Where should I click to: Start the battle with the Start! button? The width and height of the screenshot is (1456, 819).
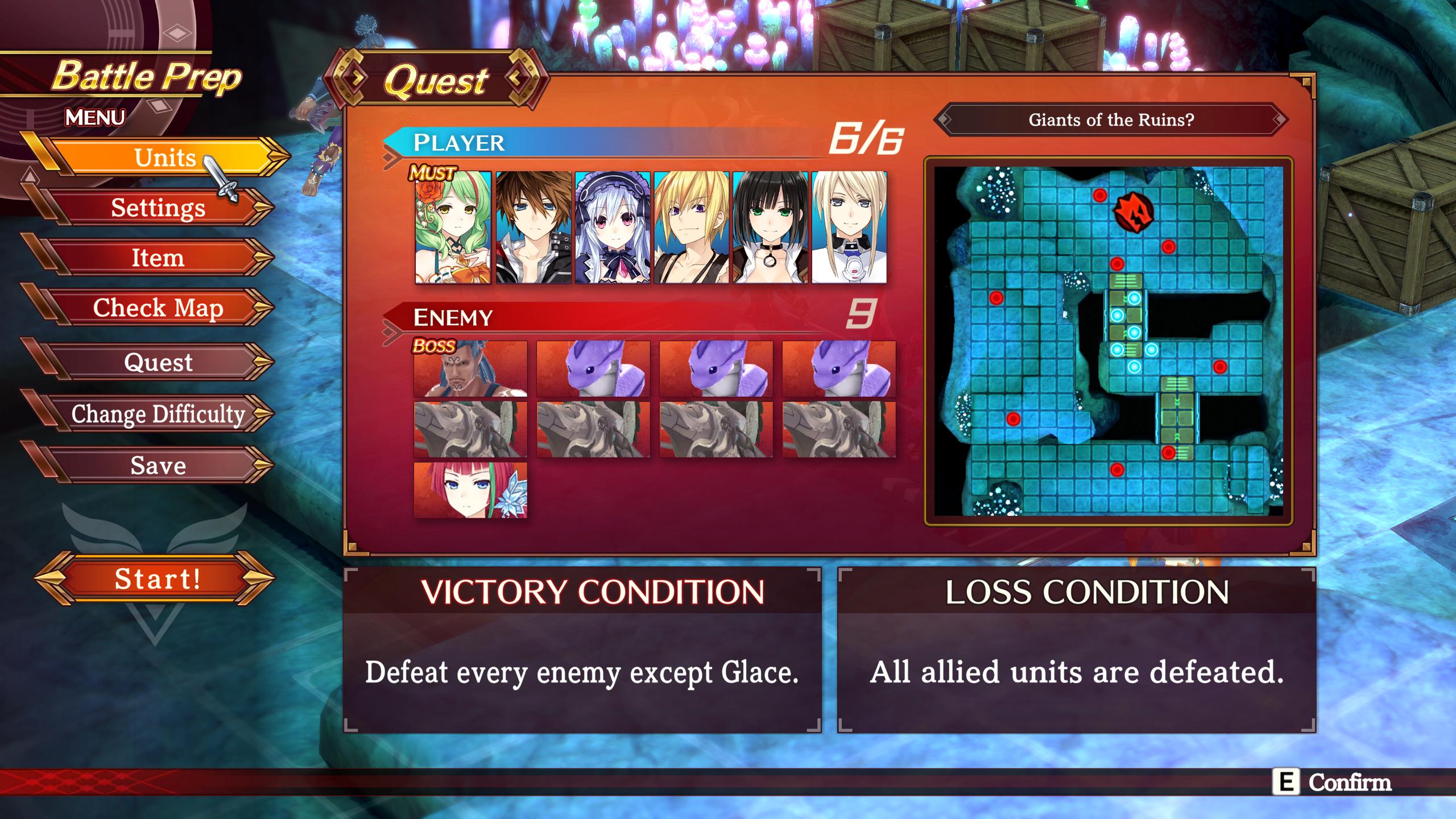(x=156, y=579)
